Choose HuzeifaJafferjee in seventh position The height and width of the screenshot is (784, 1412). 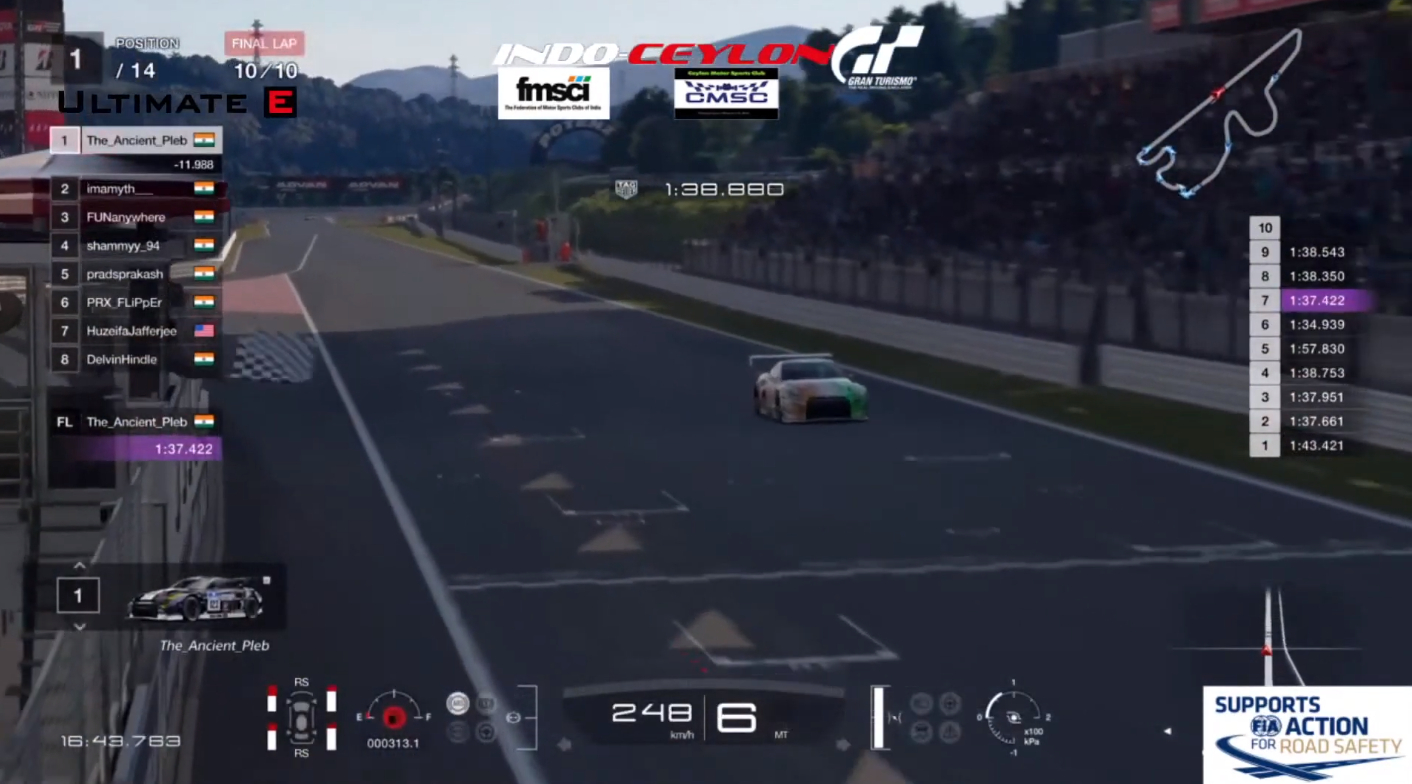pos(136,331)
